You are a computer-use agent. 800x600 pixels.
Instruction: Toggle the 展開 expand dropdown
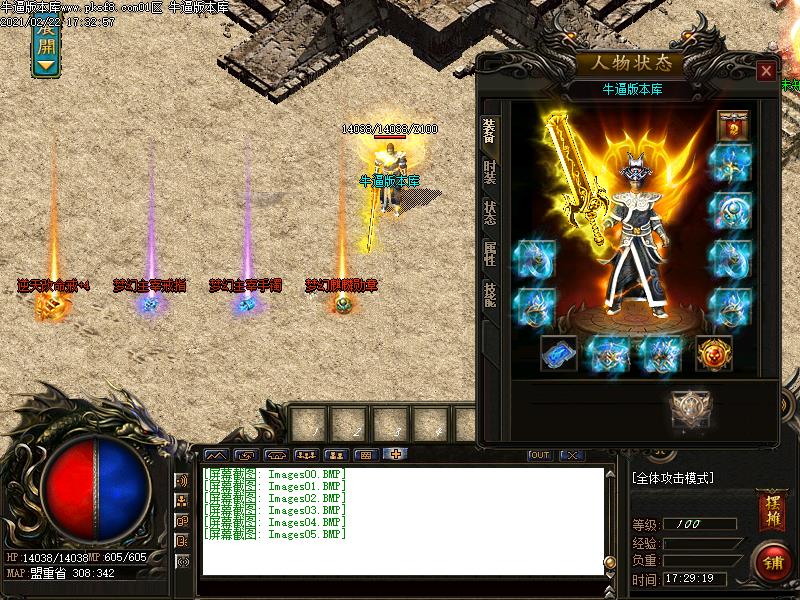click(x=46, y=45)
